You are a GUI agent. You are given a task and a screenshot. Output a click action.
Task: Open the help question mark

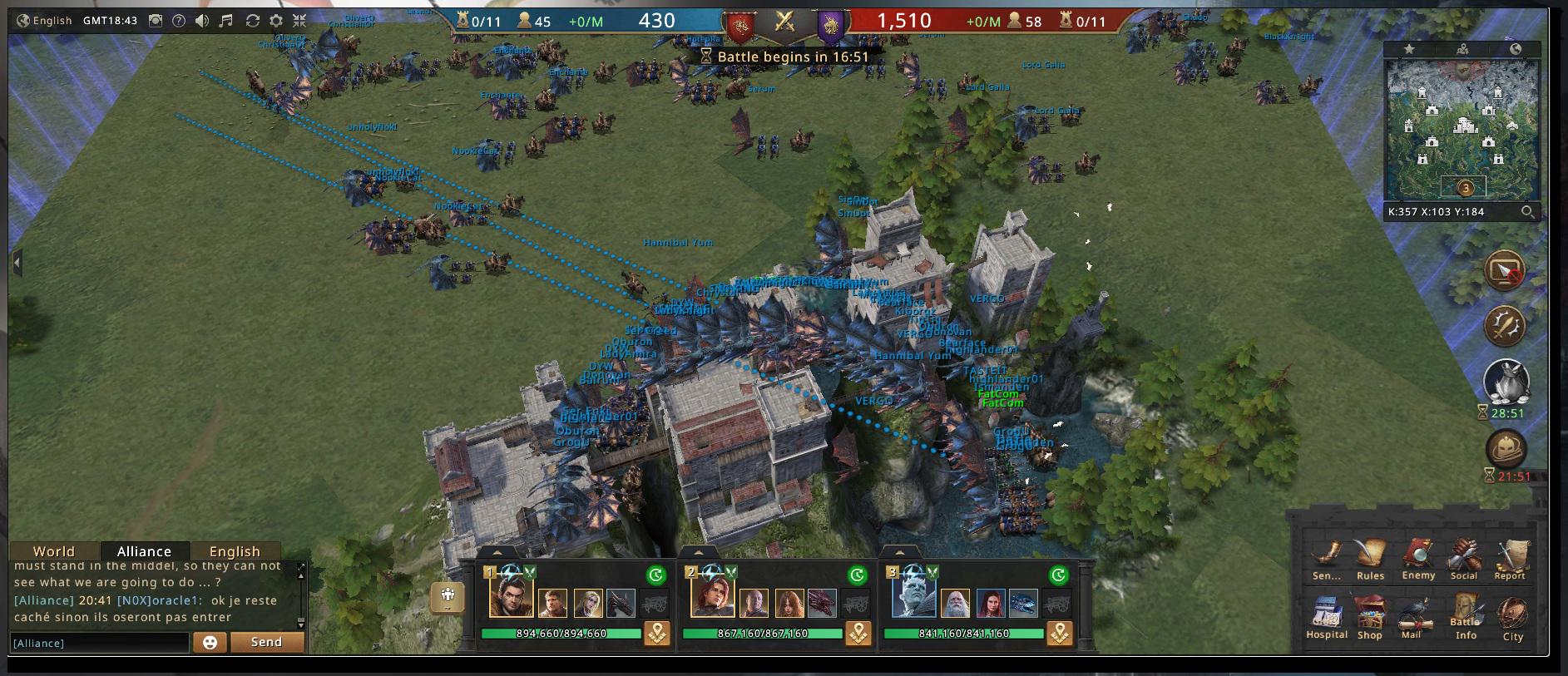(178, 21)
